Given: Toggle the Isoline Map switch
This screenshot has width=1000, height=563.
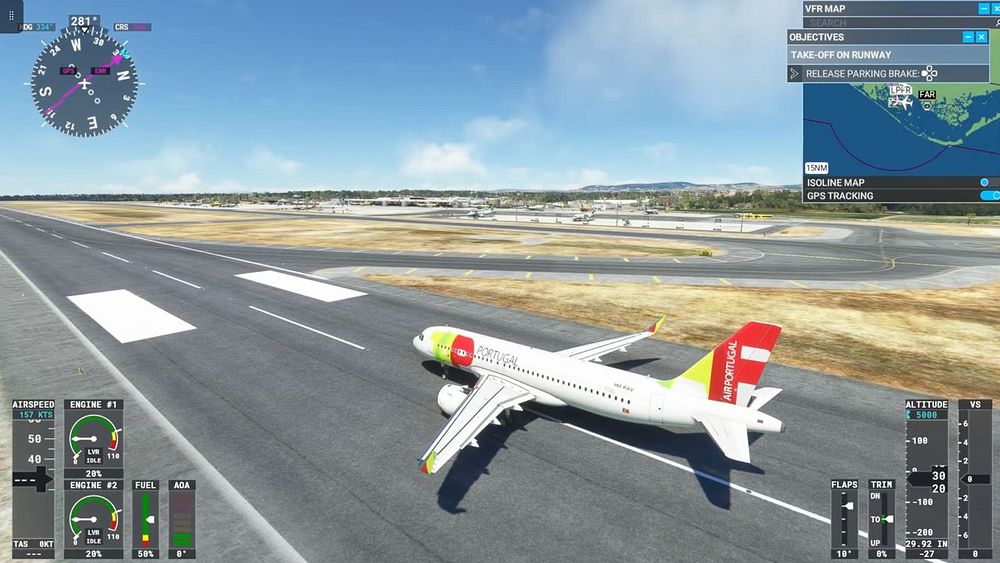Looking at the screenshot, I should click(x=986, y=183).
